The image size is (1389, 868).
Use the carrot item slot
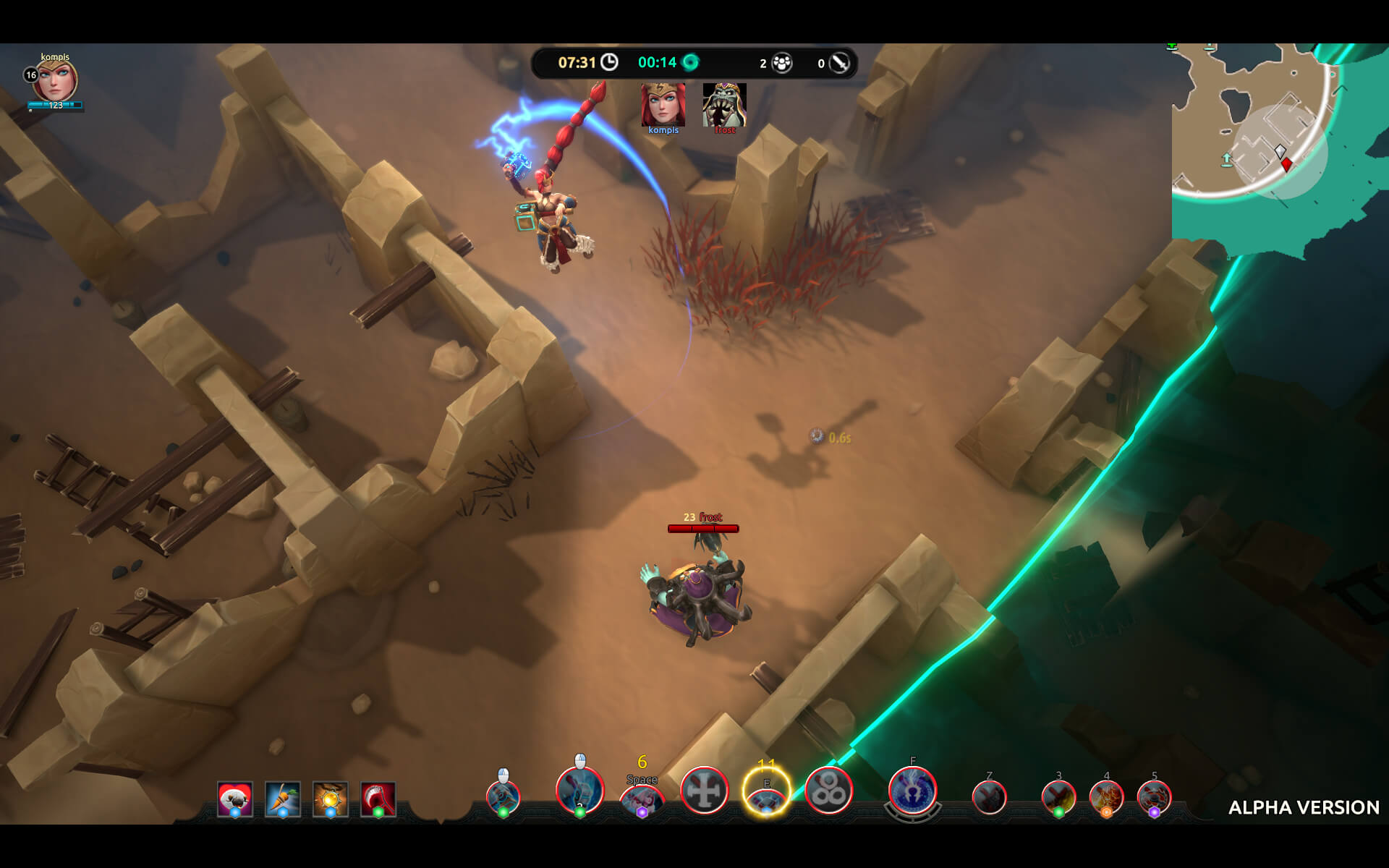point(283,799)
